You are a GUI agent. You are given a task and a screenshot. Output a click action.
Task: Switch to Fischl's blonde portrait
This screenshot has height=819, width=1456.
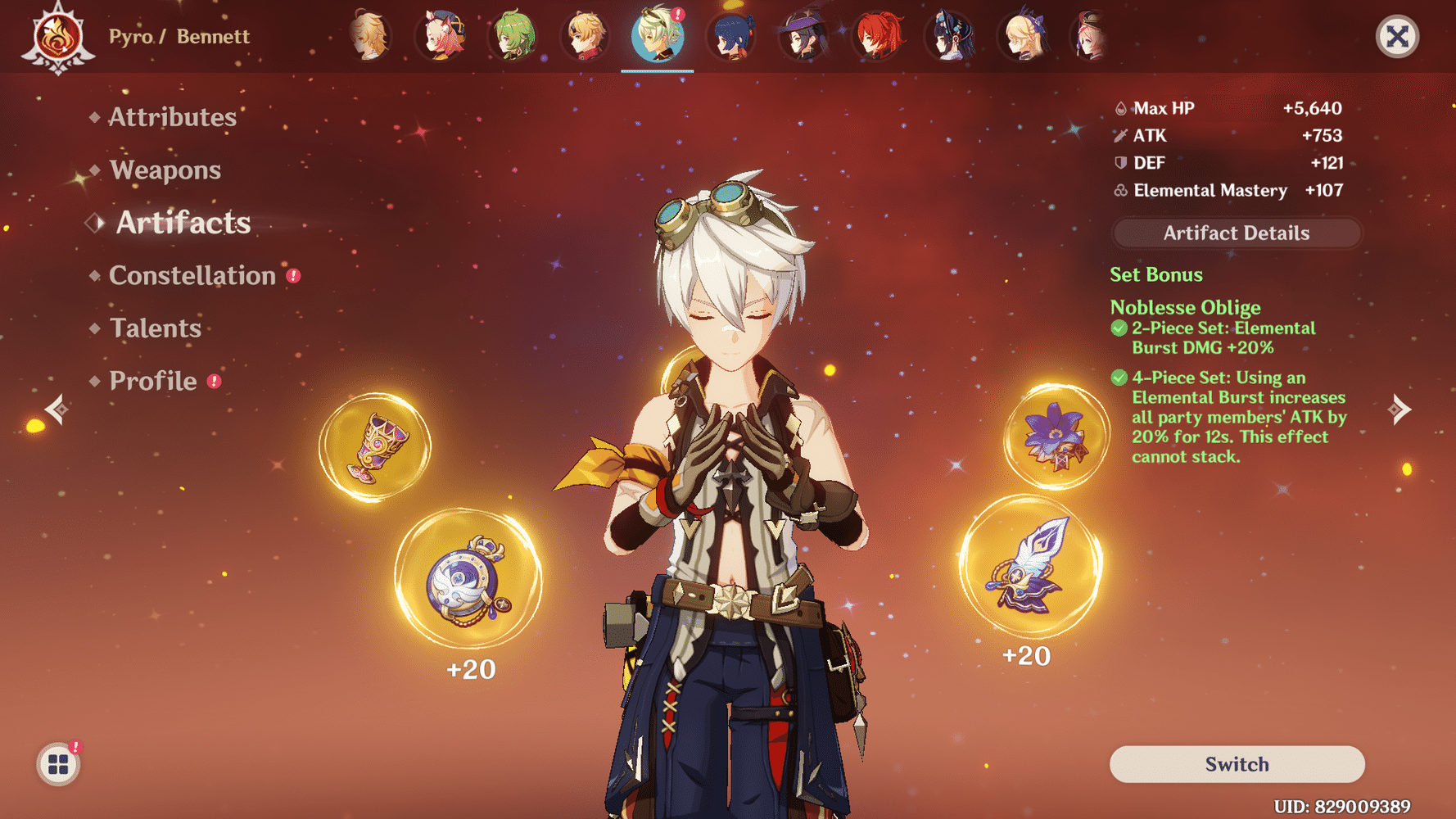[x=1024, y=36]
